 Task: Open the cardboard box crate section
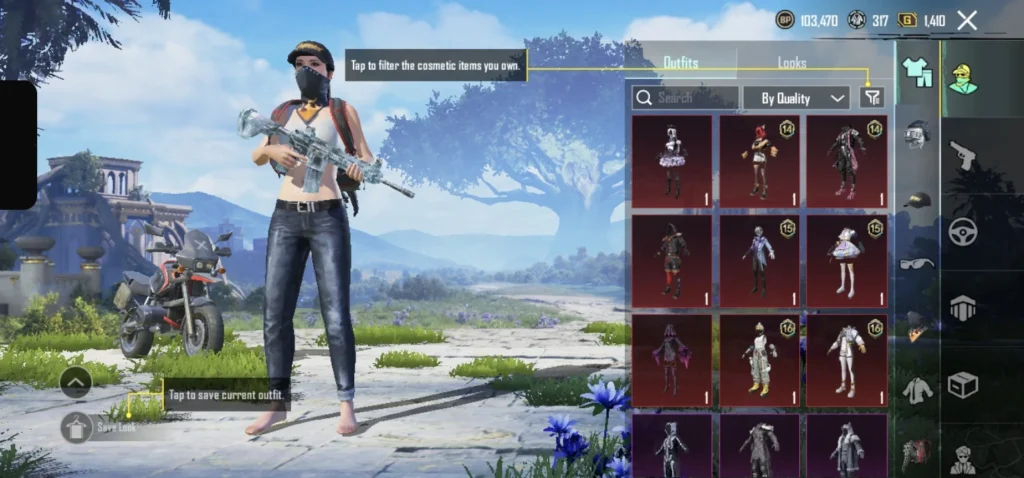point(963,384)
